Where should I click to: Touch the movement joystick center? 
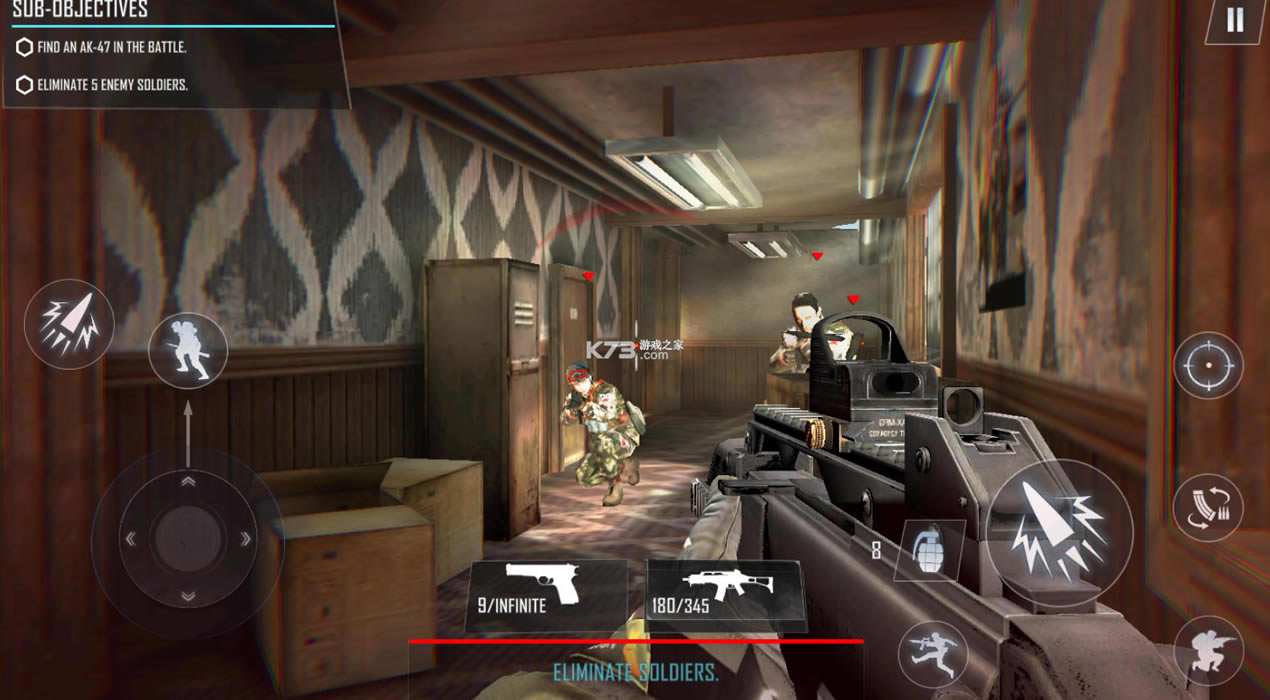(x=188, y=540)
